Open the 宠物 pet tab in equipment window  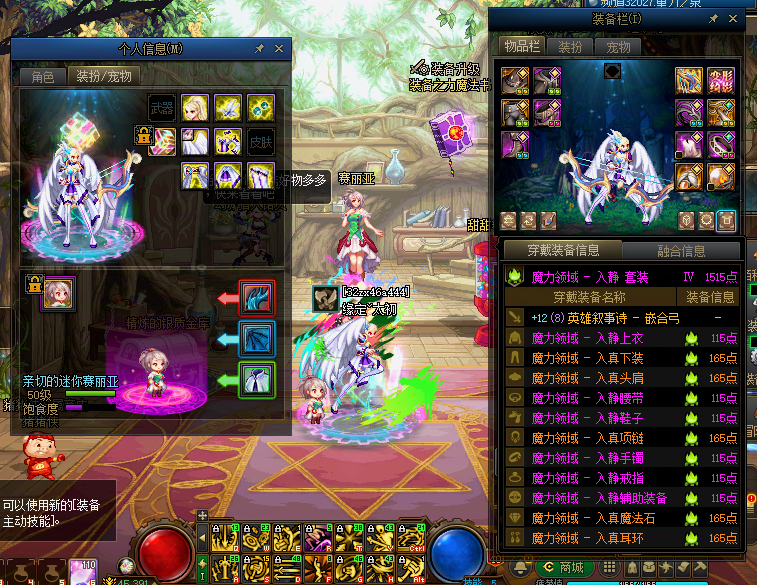pos(618,46)
